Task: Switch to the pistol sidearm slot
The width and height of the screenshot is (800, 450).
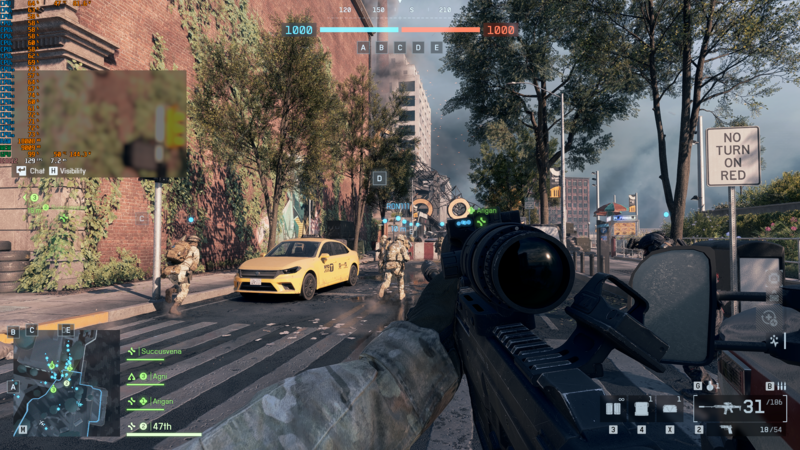Action: tap(727, 429)
